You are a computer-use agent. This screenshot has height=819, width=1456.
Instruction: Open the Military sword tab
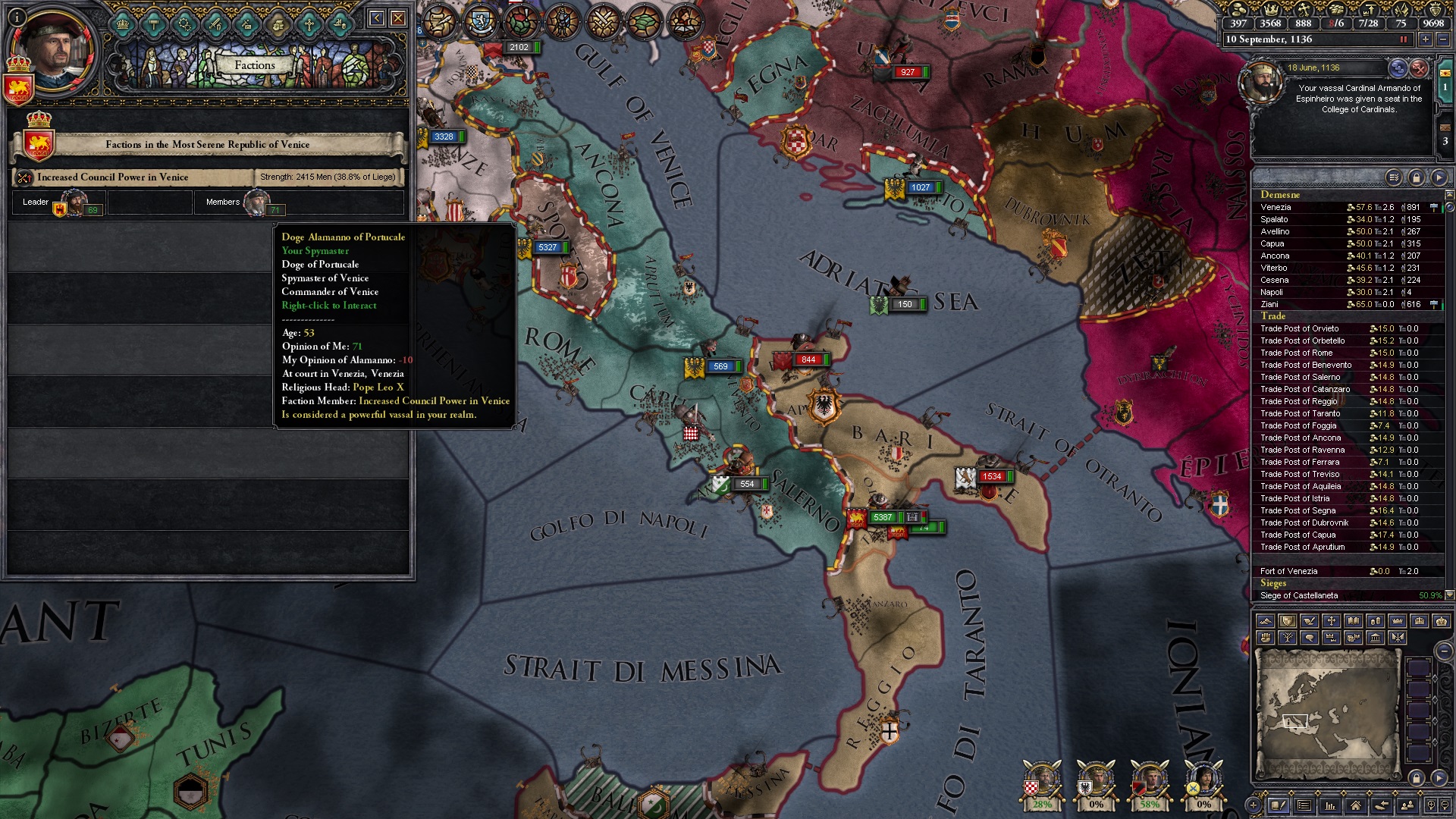click(216, 25)
